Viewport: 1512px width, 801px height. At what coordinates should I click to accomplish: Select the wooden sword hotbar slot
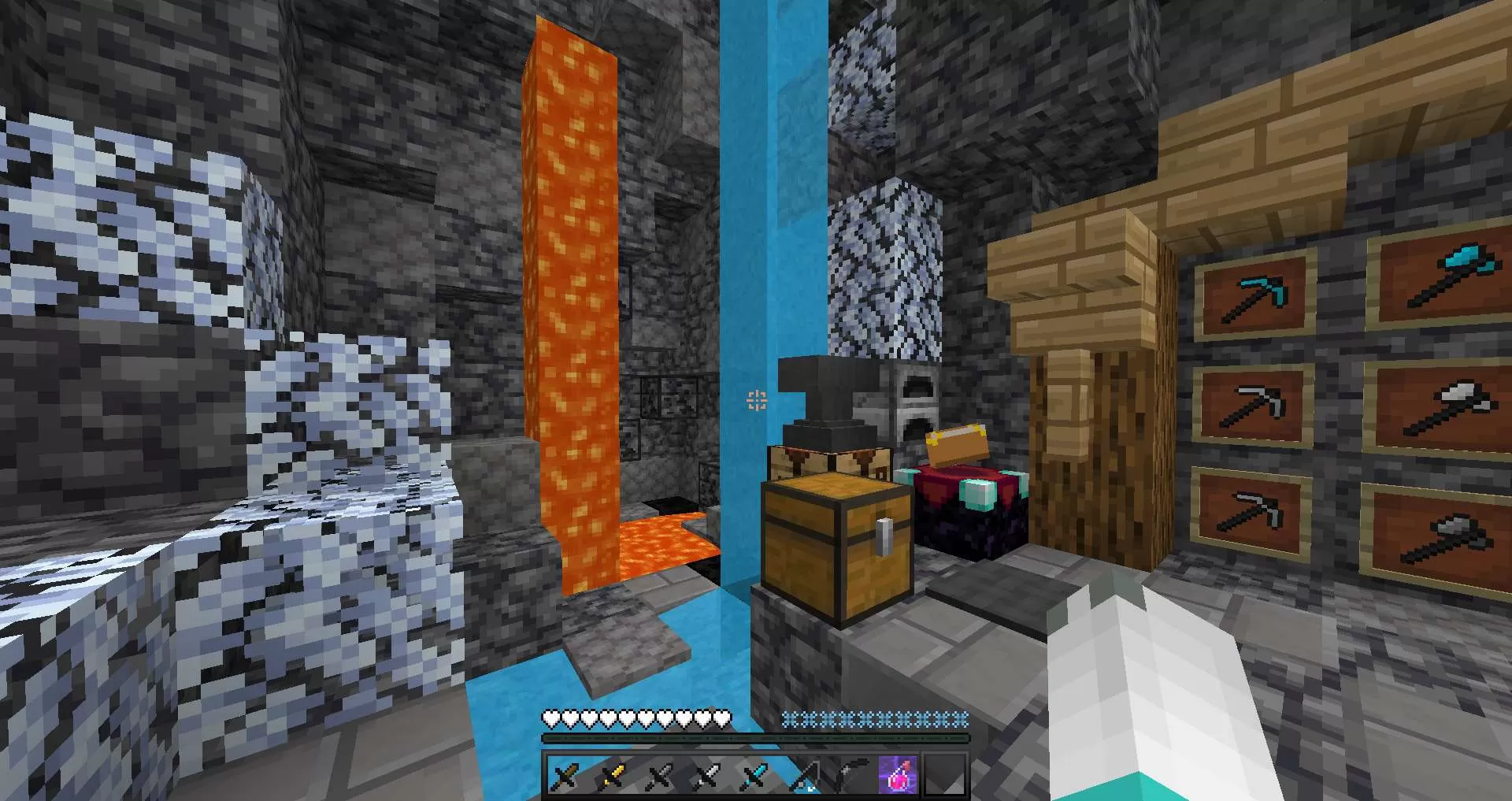pyautogui.click(x=565, y=777)
